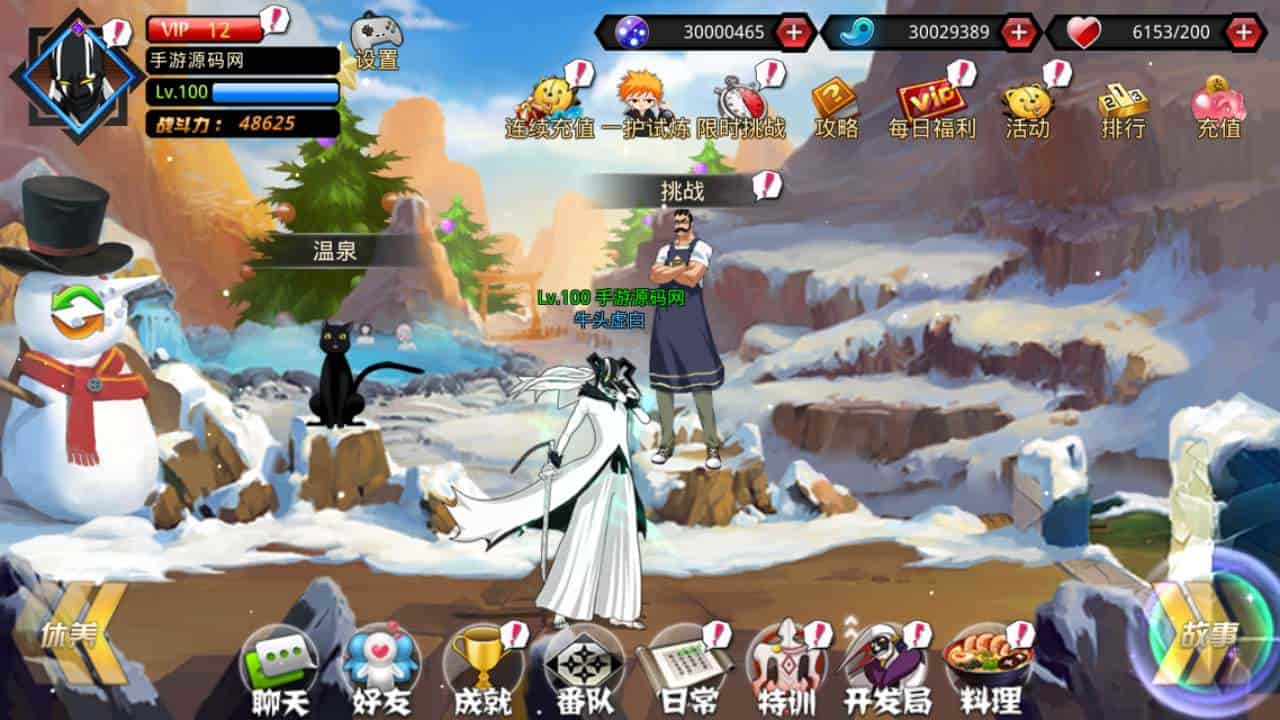Refill heart stamina with plus button
Viewport: 1280px width, 720px height.
click(x=1244, y=32)
